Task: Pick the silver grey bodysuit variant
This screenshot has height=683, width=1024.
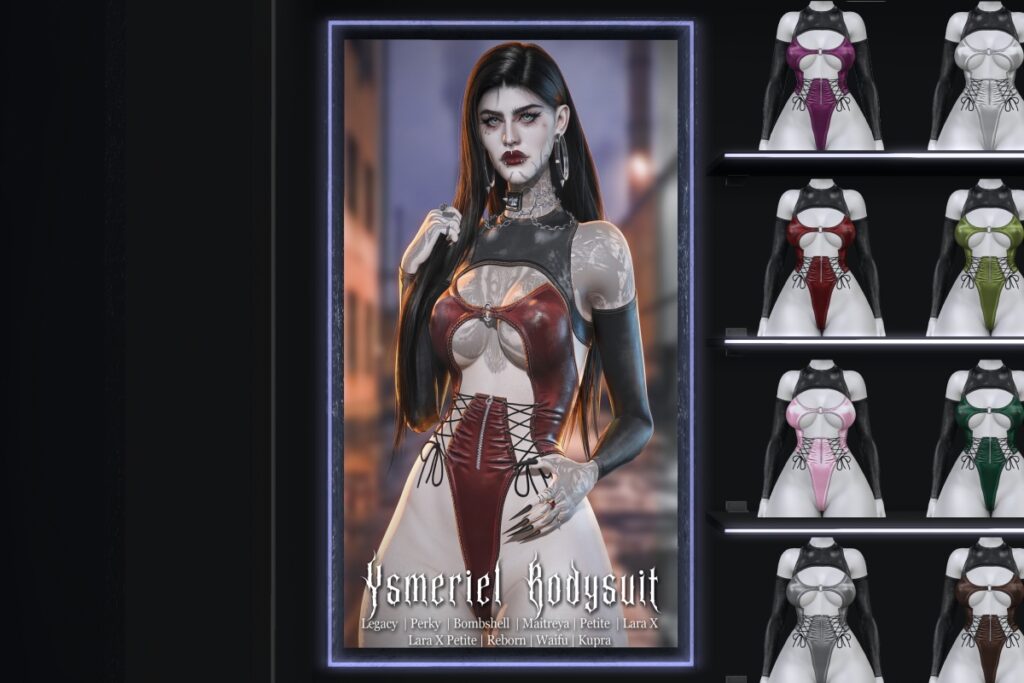Action: (x=820, y=615)
